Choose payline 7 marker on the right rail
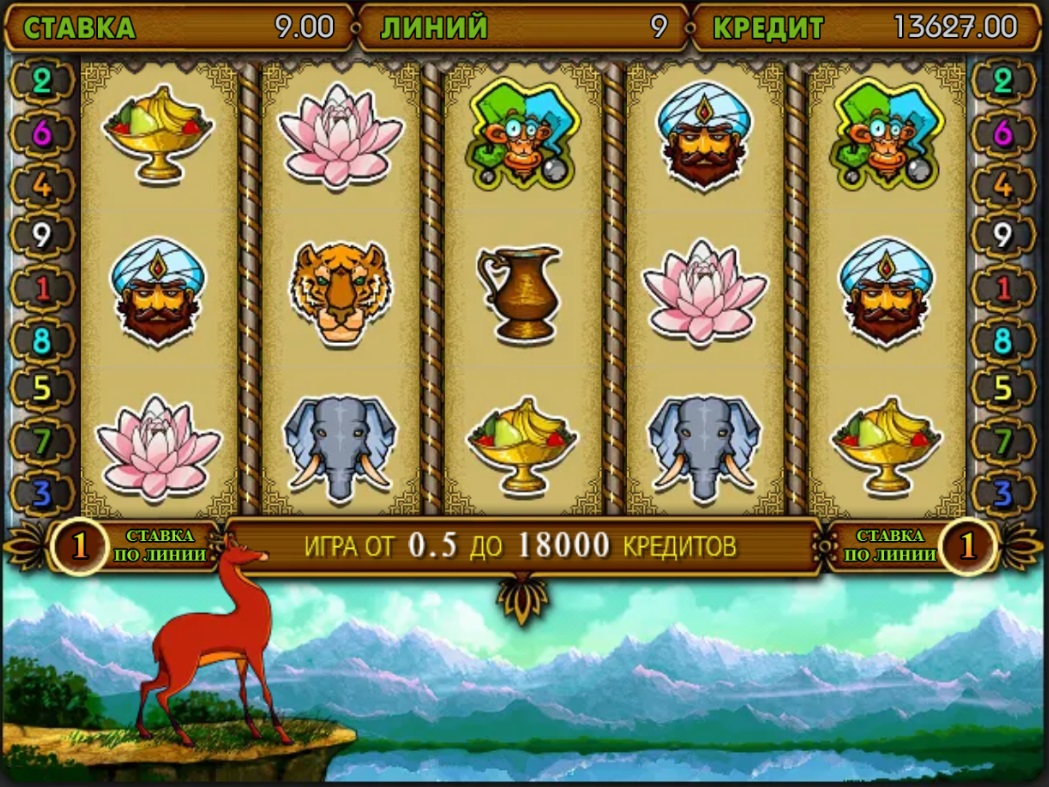Screen dimensions: 1049x787 1004,441
